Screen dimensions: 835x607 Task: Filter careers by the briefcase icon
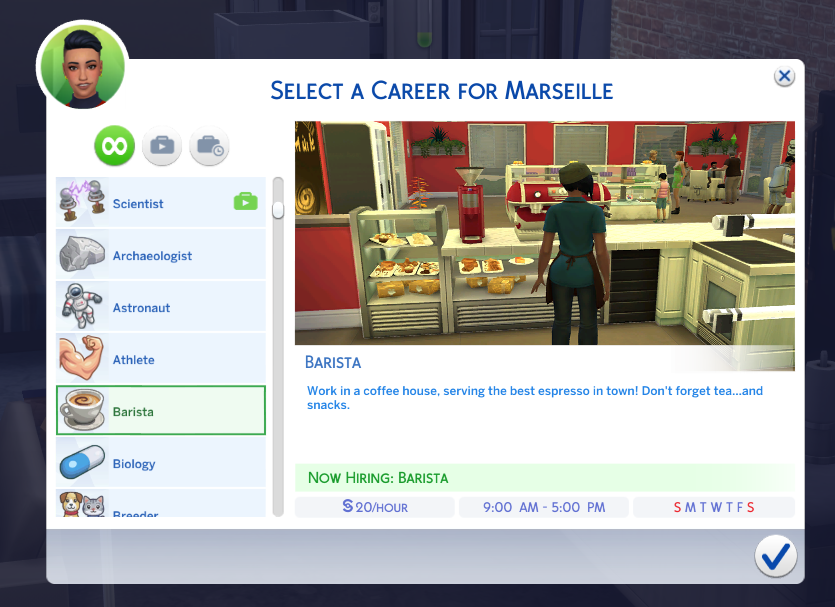(x=161, y=147)
